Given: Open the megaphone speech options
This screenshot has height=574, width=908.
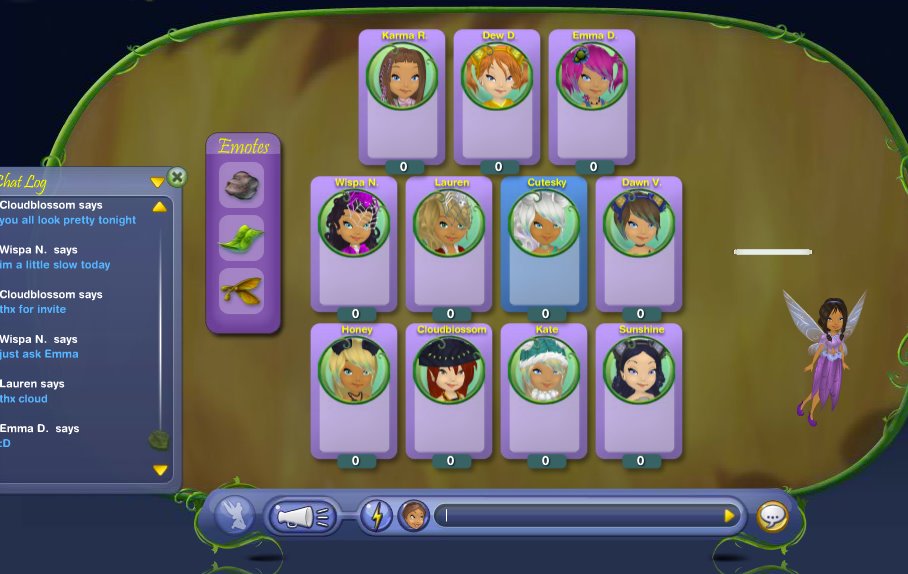Looking at the screenshot, I should (x=302, y=516).
